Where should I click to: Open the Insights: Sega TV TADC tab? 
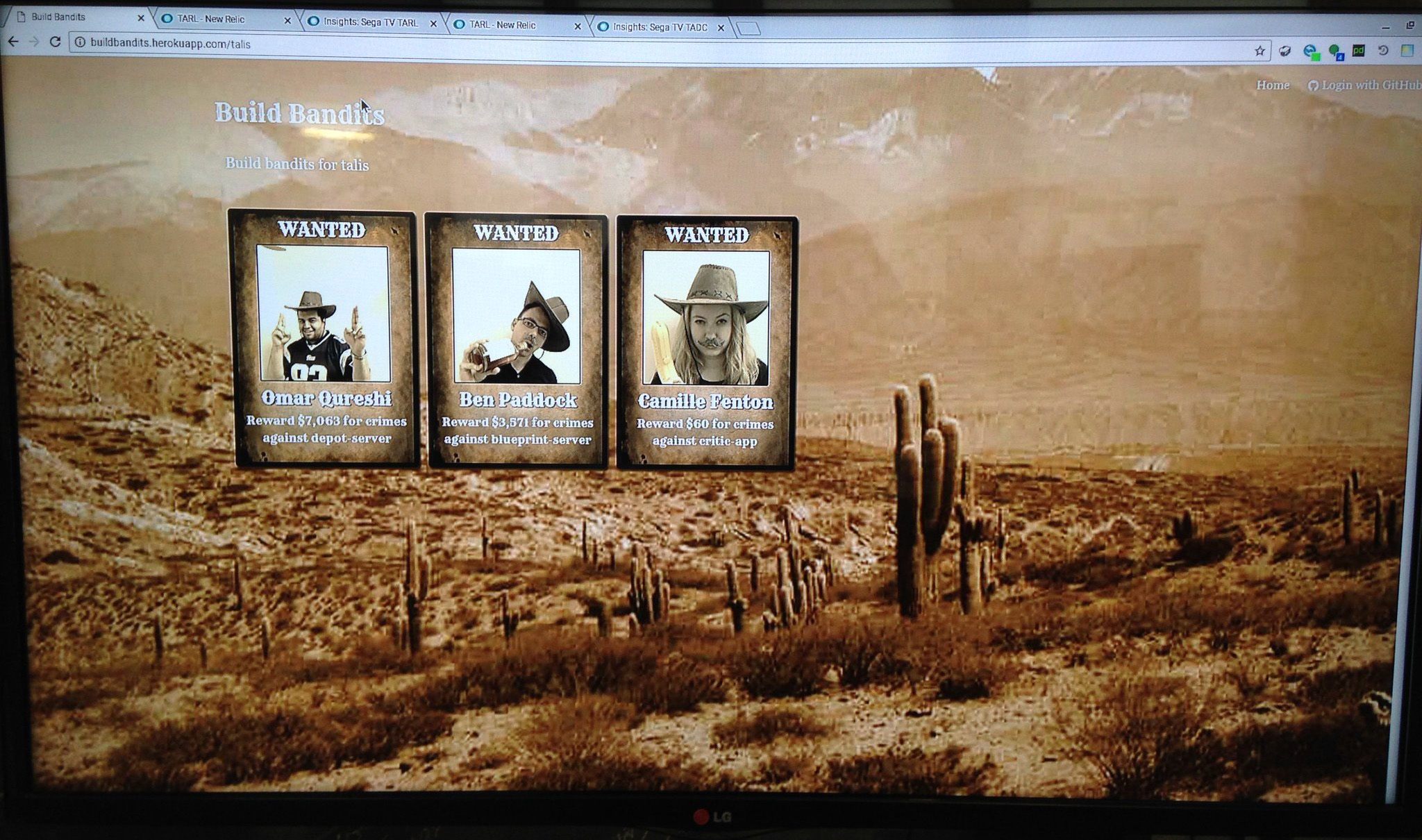pos(659,28)
